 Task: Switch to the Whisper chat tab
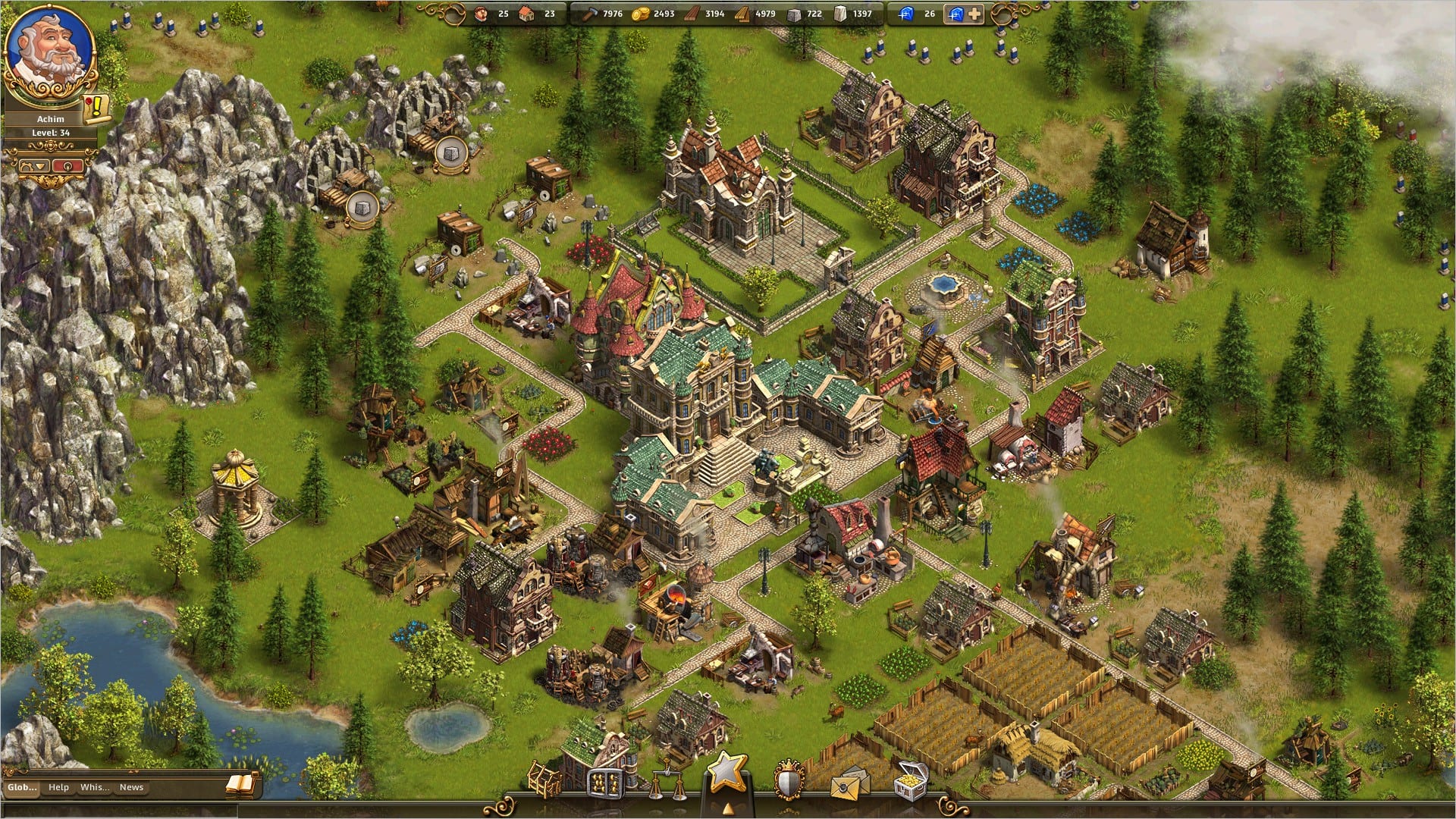[95, 787]
